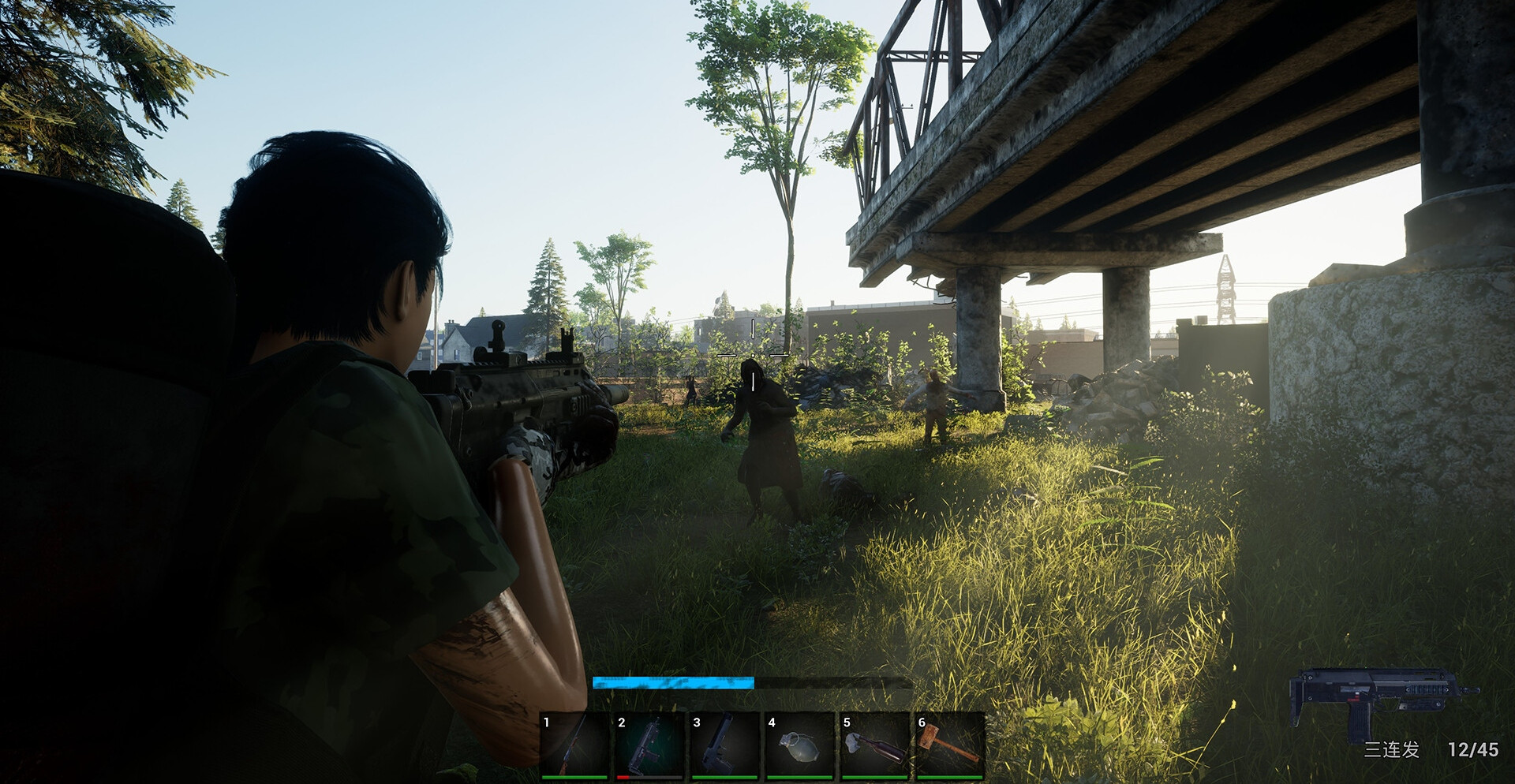Switch to the pistol in slot 3
The width and height of the screenshot is (1515, 784).
724,745
